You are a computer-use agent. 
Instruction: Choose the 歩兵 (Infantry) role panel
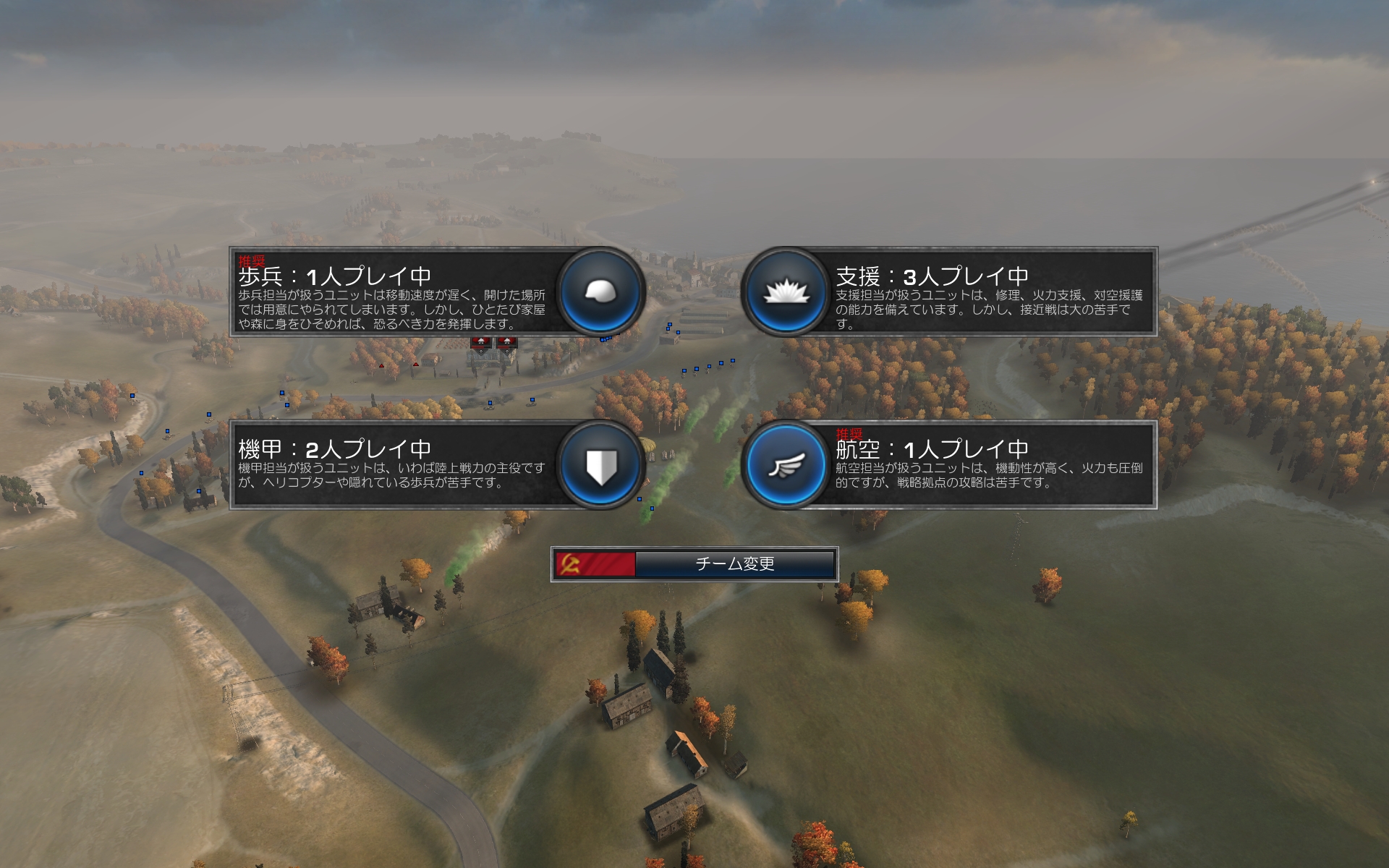[394, 292]
